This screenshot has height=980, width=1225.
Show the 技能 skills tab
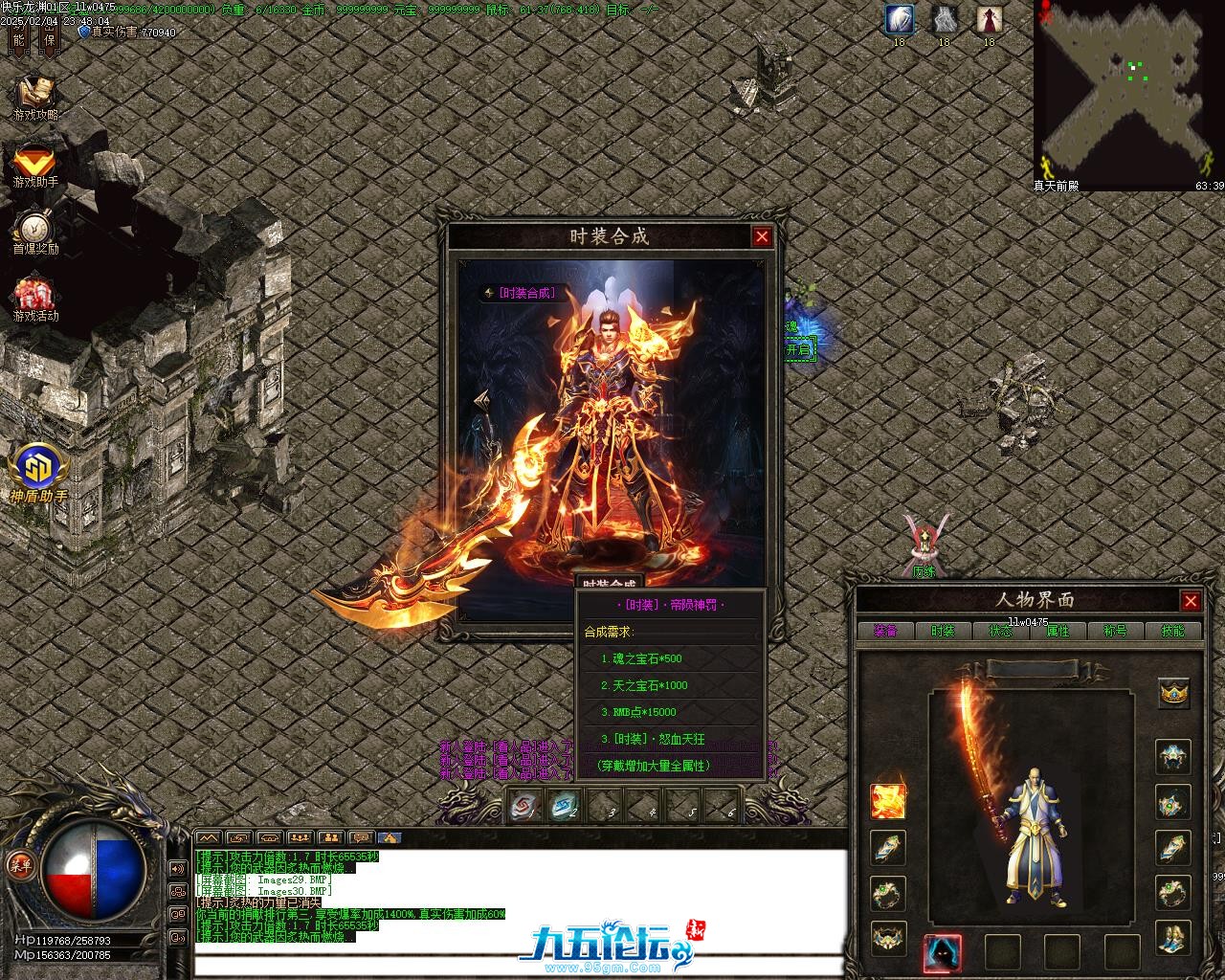coord(1172,631)
